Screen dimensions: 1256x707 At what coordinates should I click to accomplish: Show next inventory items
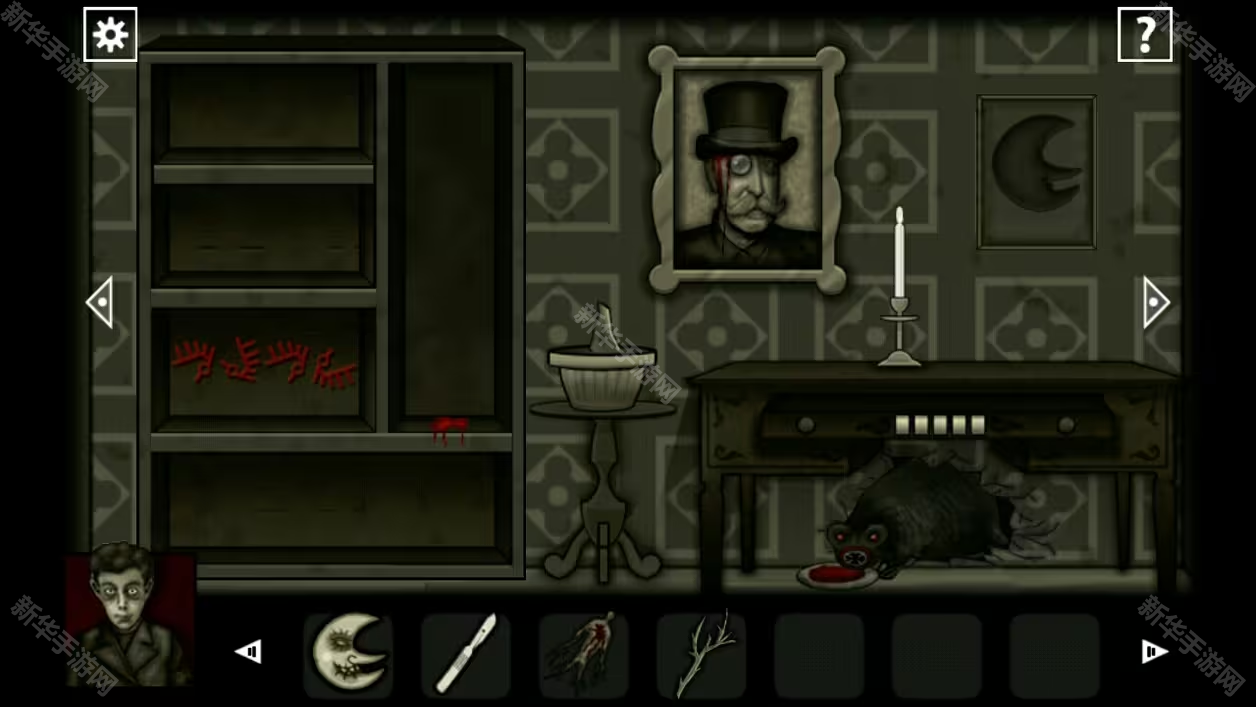(x=1154, y=652)
